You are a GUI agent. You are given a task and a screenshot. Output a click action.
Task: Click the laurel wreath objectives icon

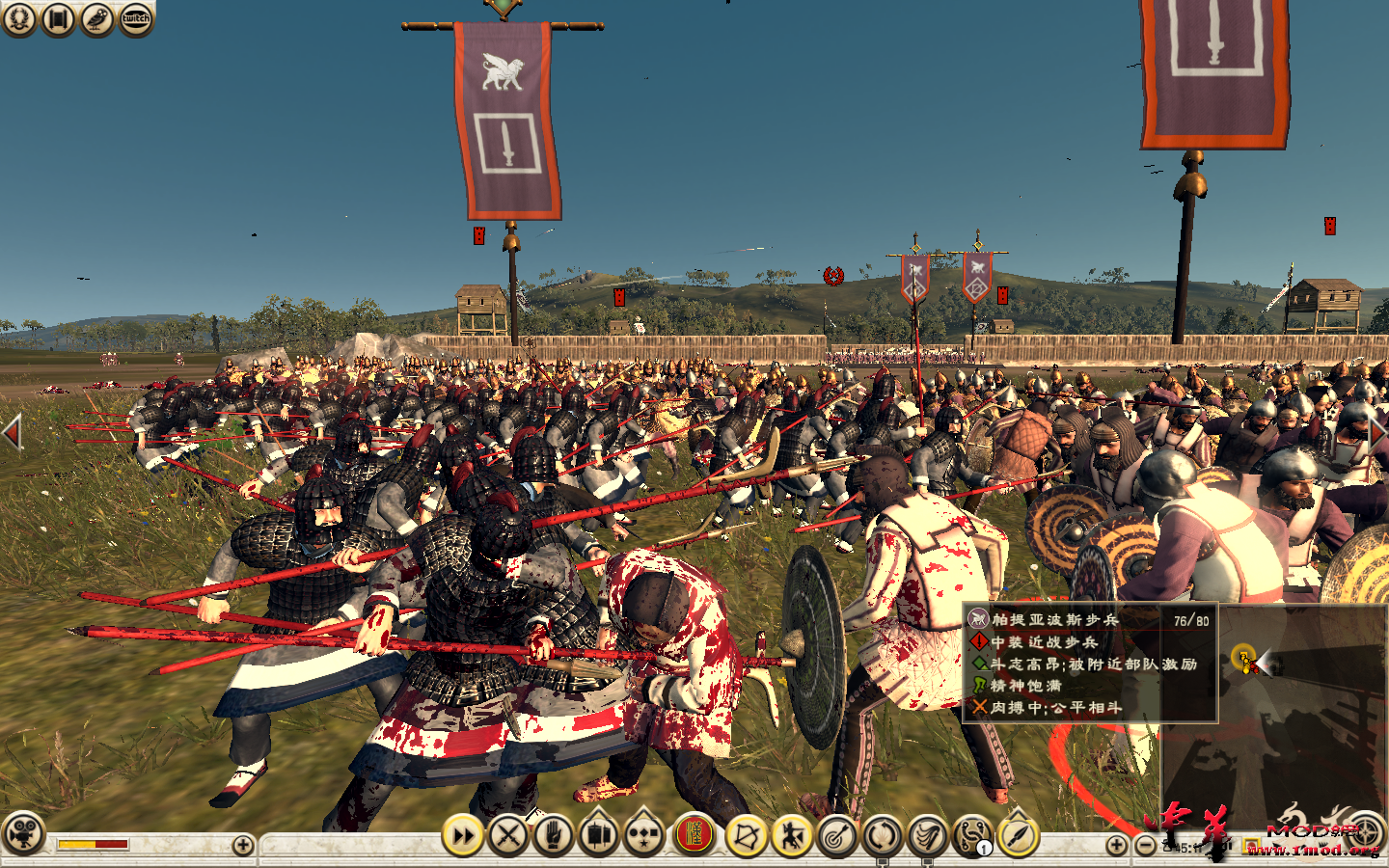[x=19, y=17]
